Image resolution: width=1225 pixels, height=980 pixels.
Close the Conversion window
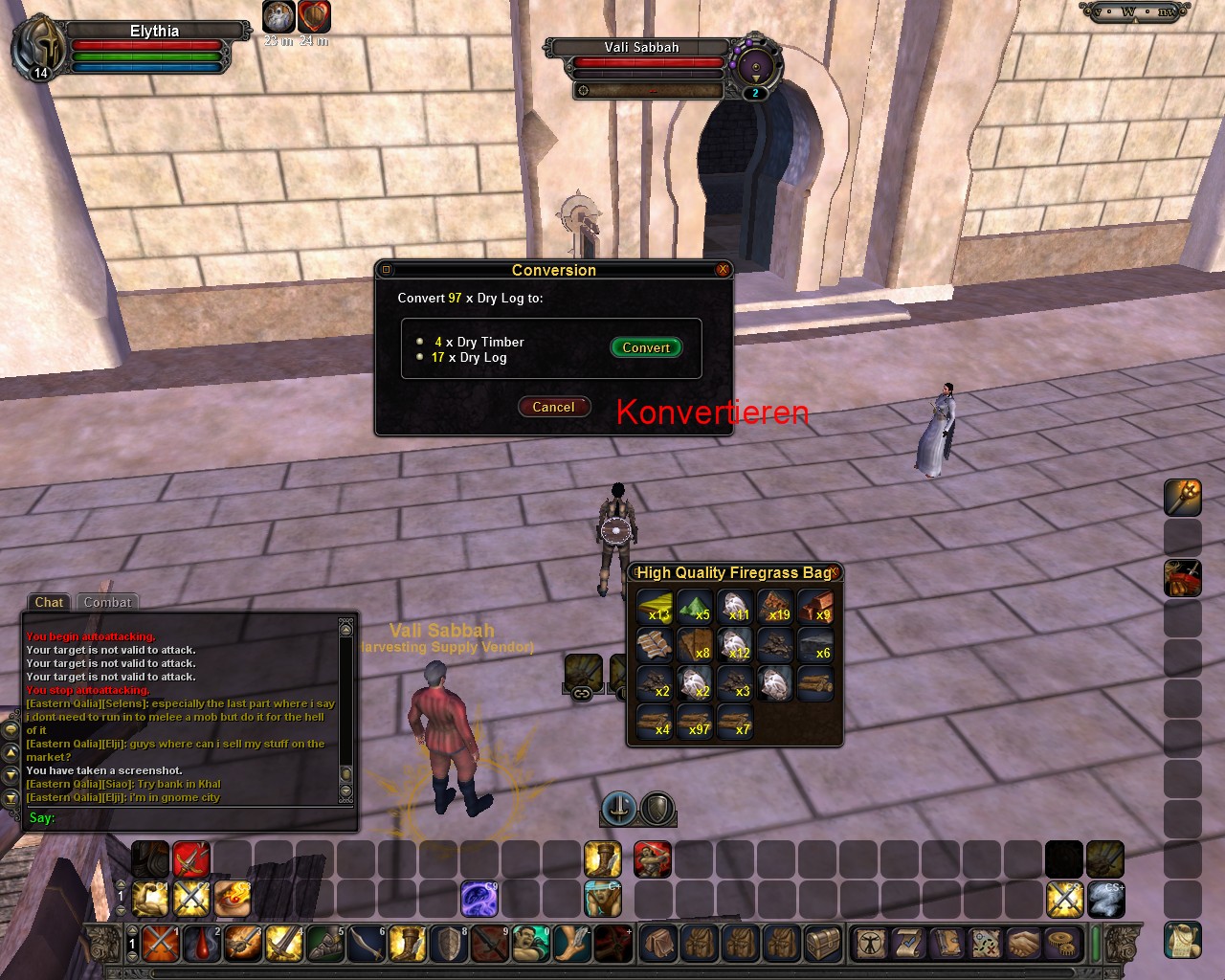pyautogui.click(x=723, y=270)
